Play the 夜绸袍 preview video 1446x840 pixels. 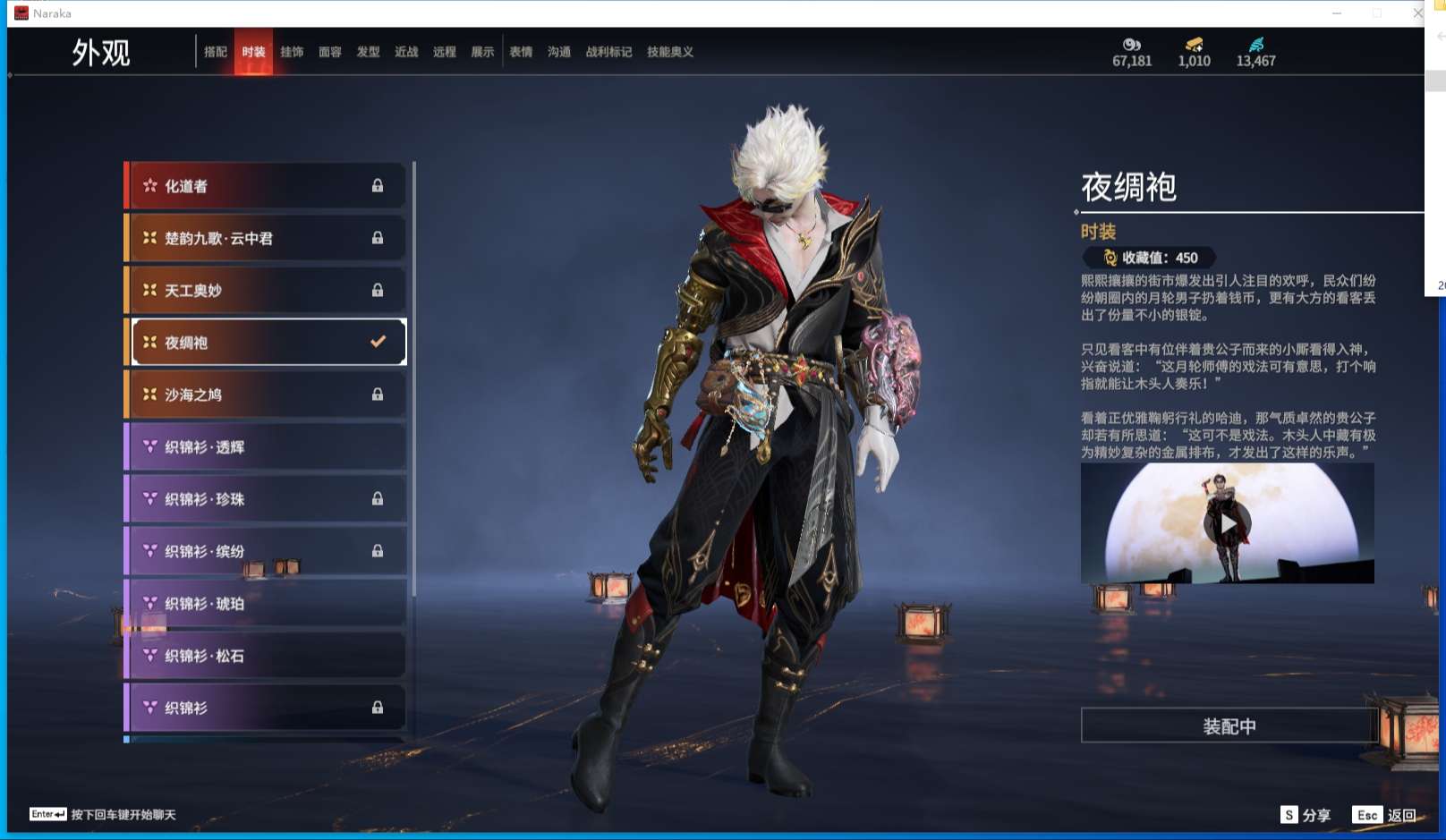point(1228,523)
